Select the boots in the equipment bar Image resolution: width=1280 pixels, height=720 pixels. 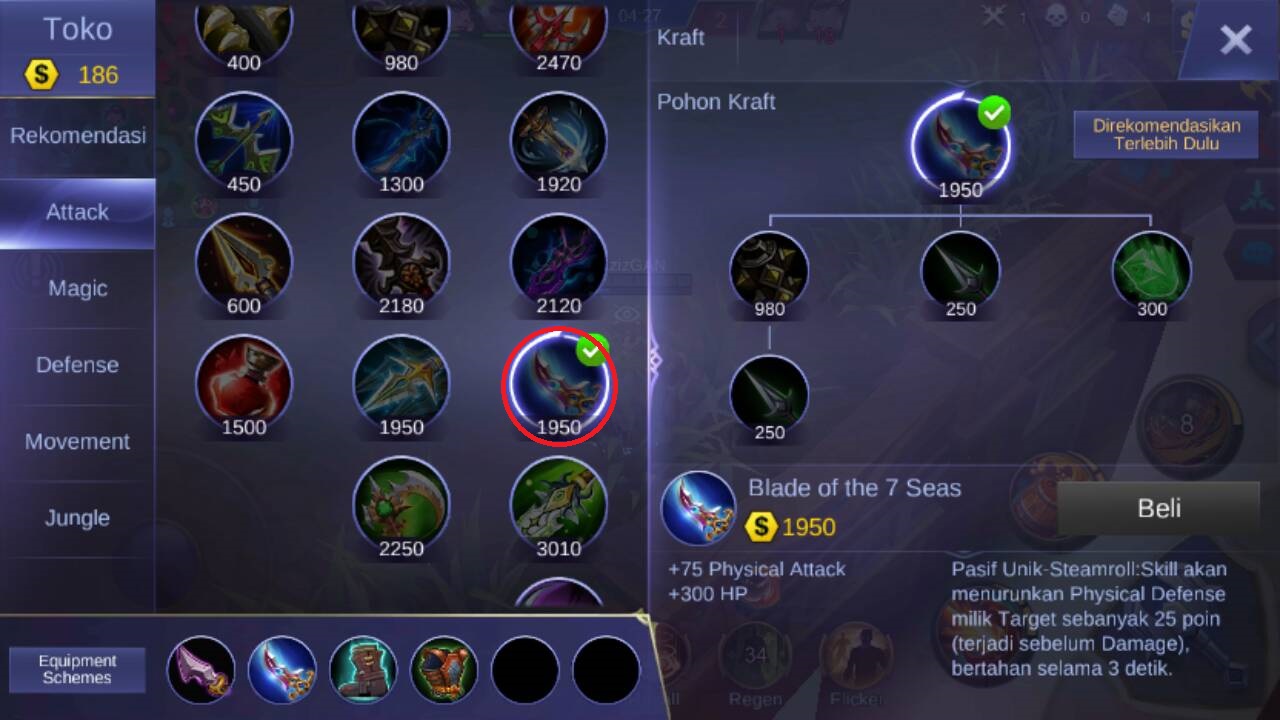pos(363,670)
